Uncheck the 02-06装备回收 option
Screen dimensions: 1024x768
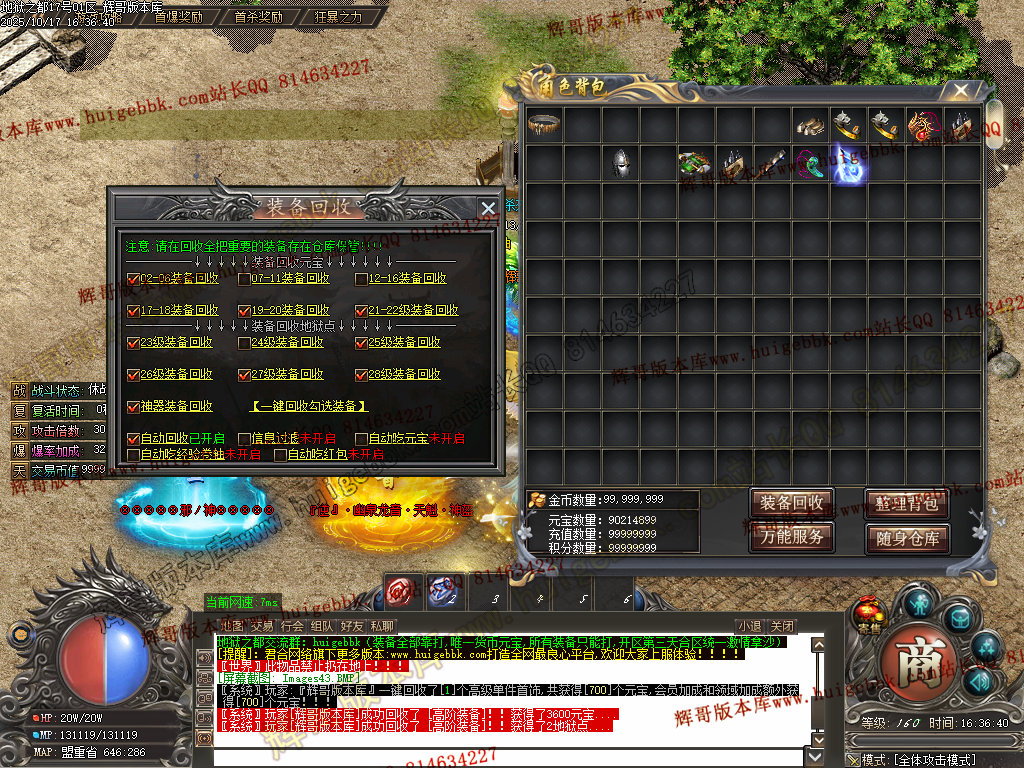pyautogui.click(x=133, y=279)
